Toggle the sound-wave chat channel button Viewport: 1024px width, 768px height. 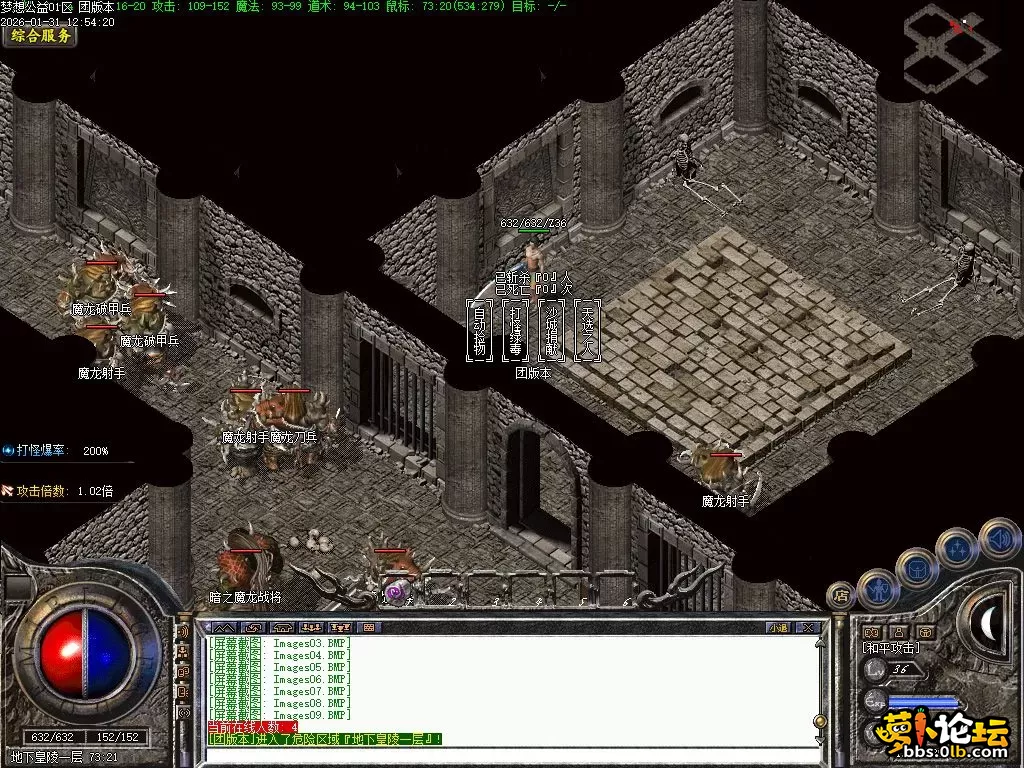pos(184,632)
